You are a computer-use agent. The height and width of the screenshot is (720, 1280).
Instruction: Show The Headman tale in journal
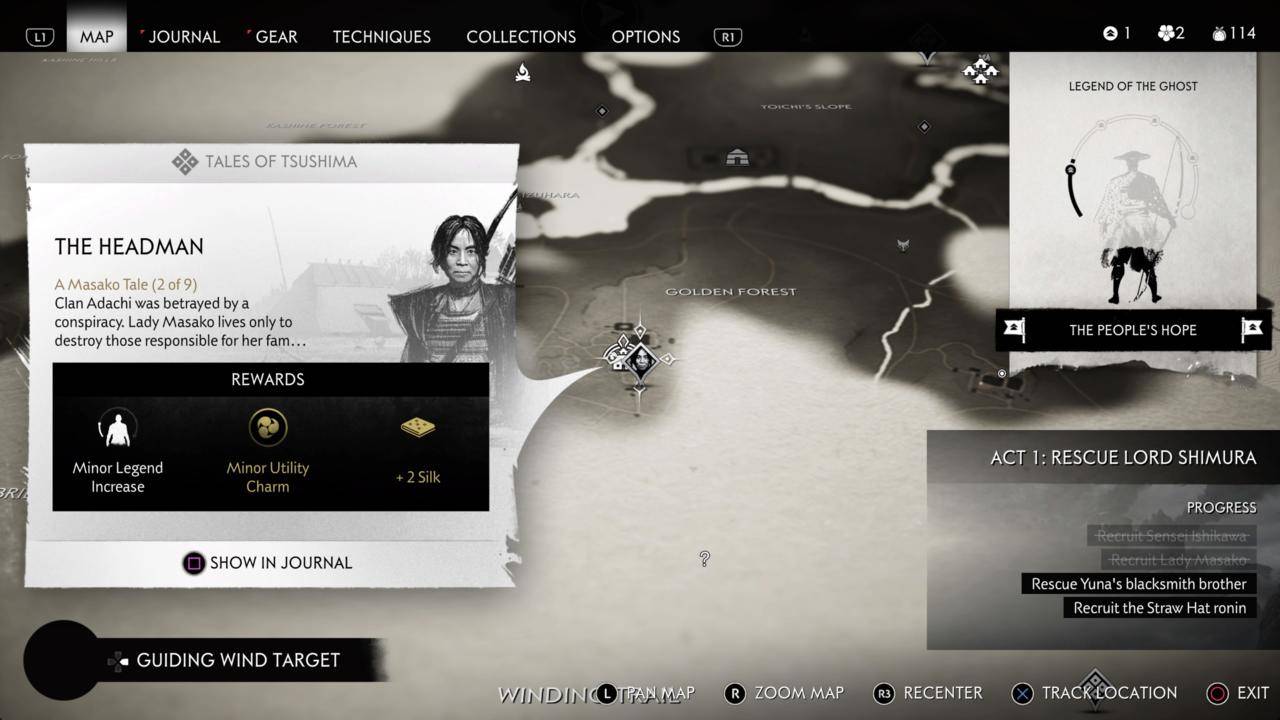268,563
